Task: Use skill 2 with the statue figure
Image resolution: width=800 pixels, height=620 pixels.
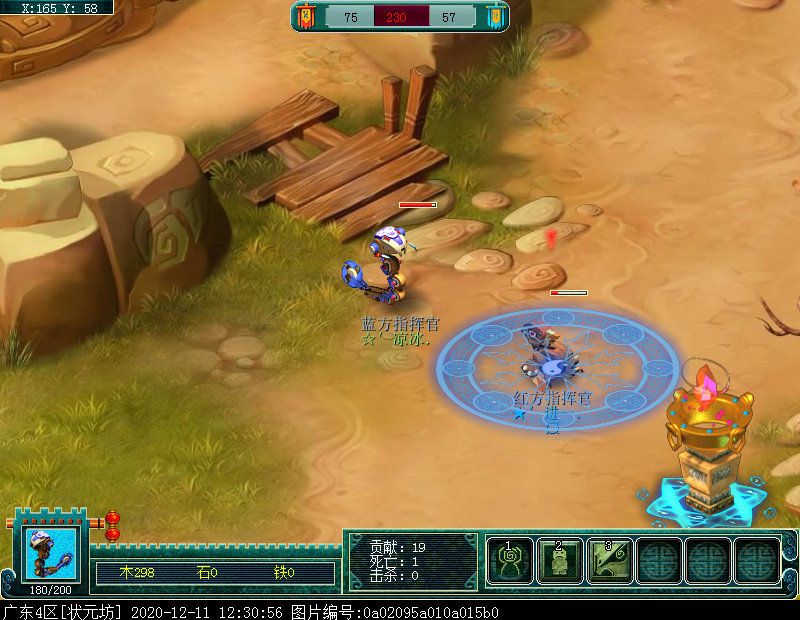Action: [560, 561]
